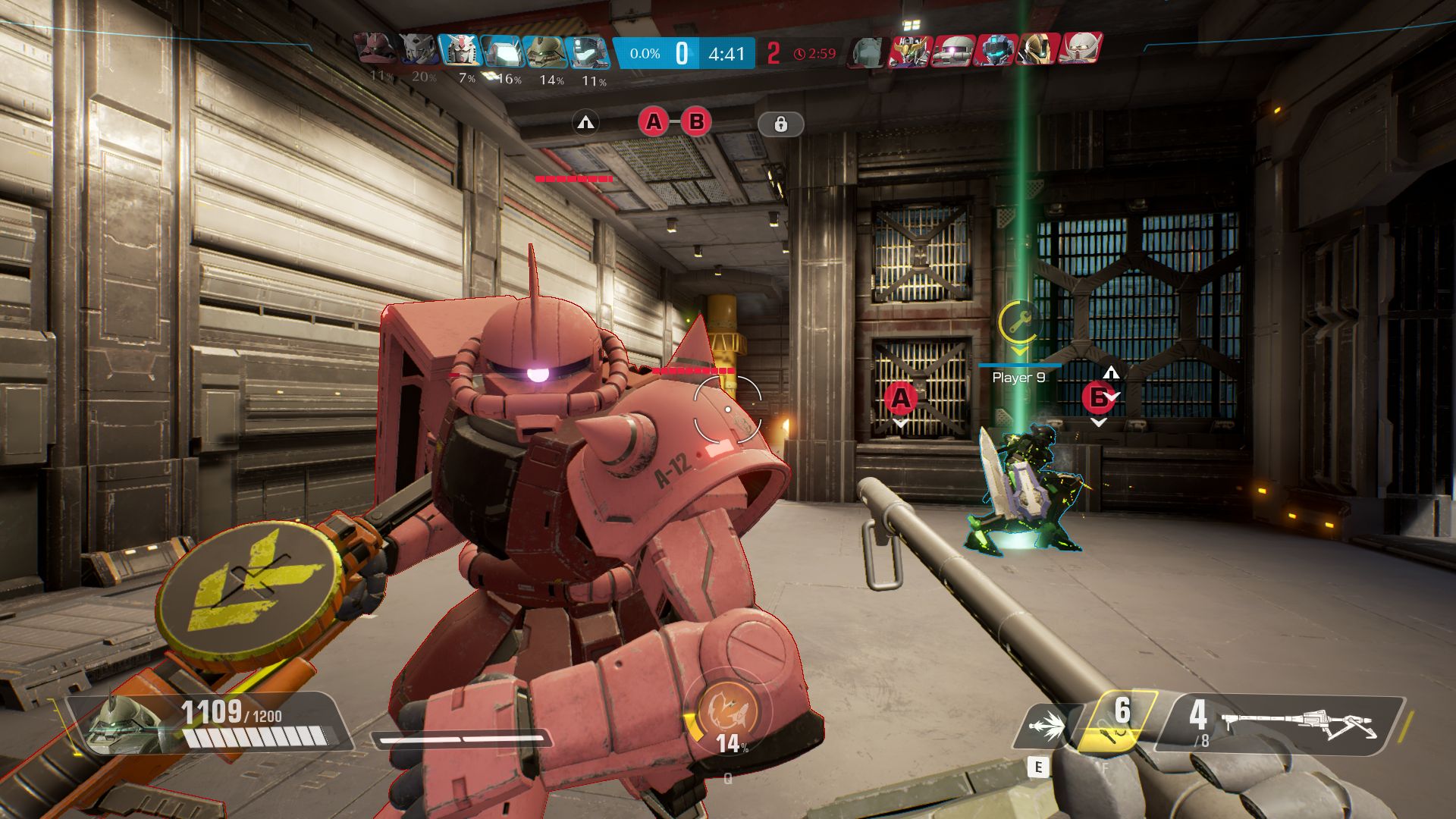Image resolution: width=1456 pixels, height=819 pixels.
Task: Click the greyed-out enemy GM portrait
Action: pos(868,52)
